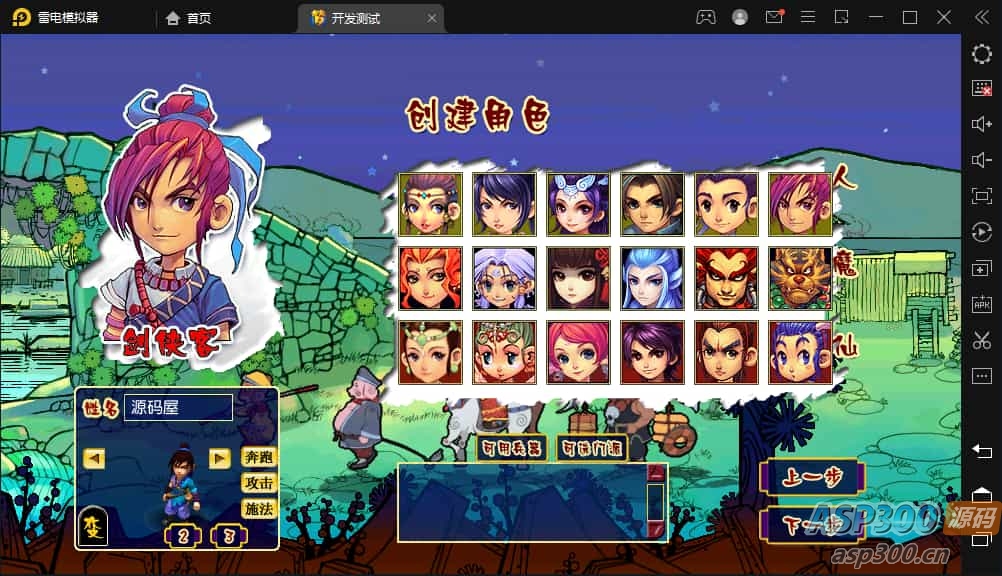1002x576 pixels.
Task: Click the 变 transform button
Action: tap(93, 526)
